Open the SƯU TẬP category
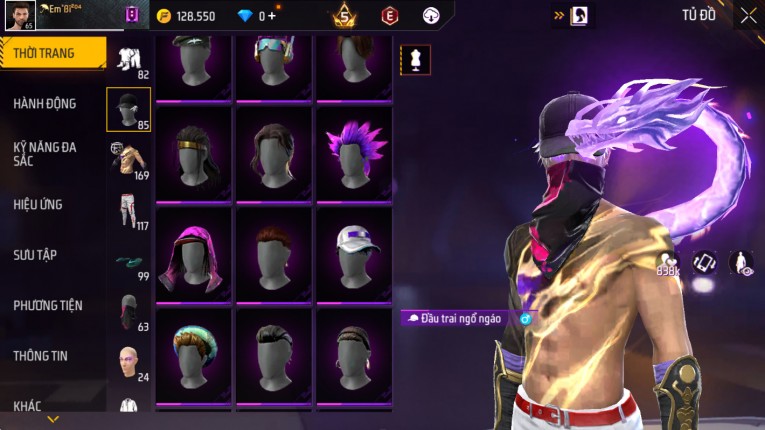765x430 pixels. (35, 255)
